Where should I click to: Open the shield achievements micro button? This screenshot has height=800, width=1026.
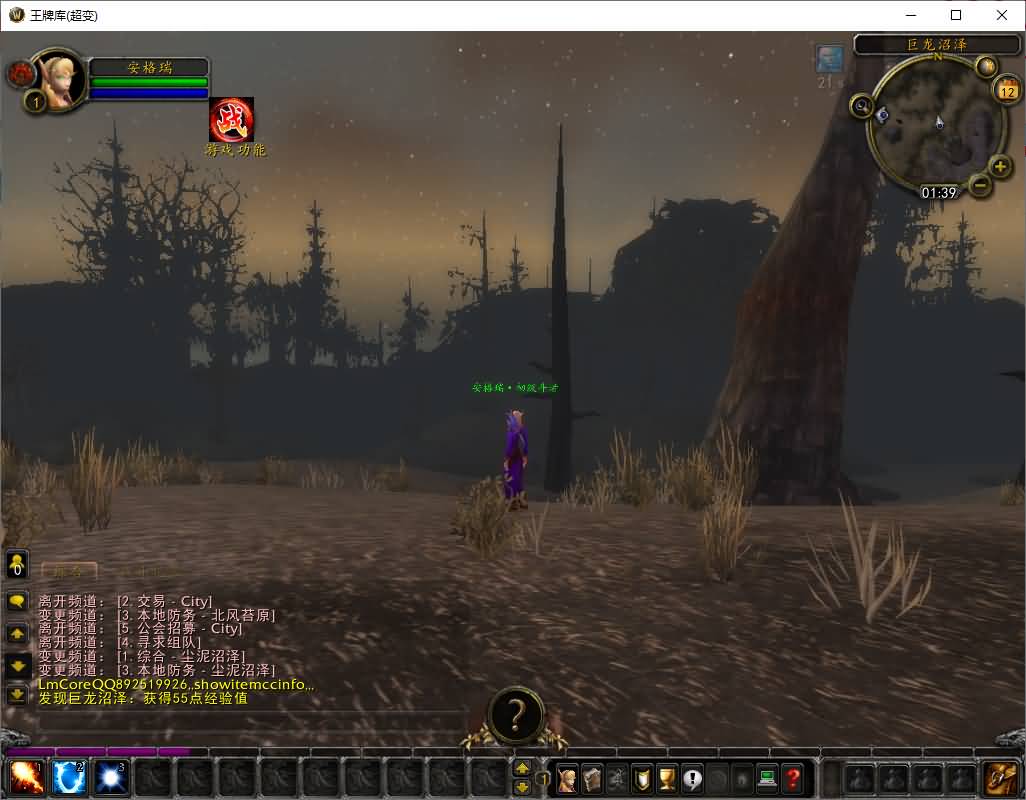643,778
